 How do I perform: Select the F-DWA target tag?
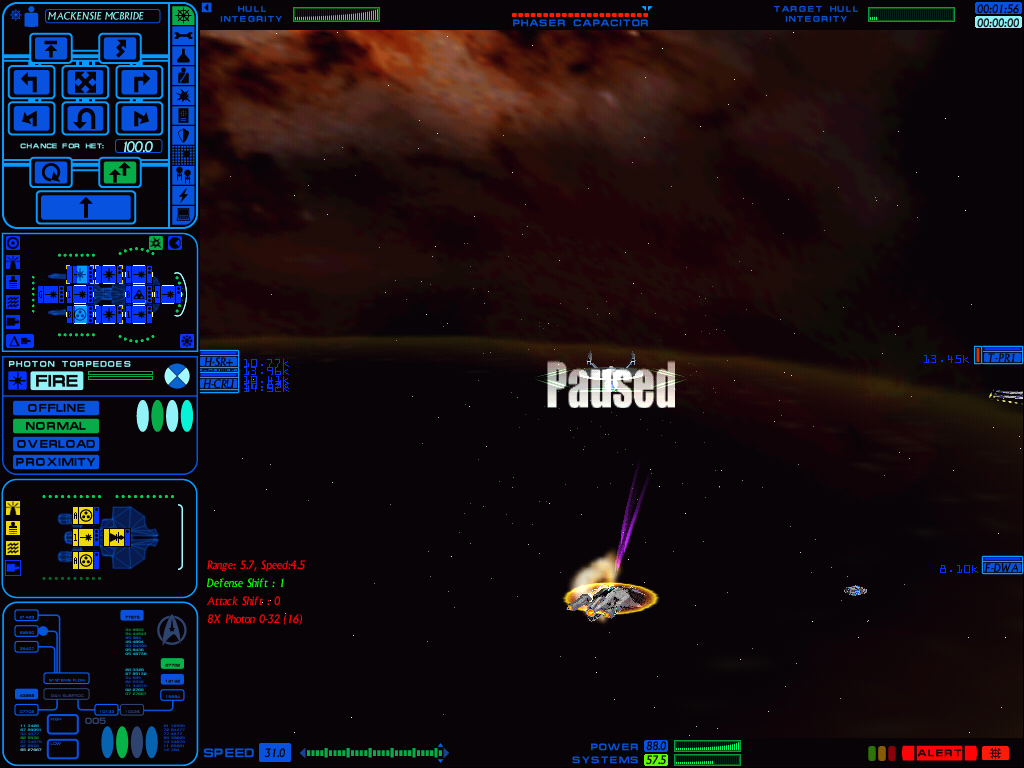point(1001,567)
